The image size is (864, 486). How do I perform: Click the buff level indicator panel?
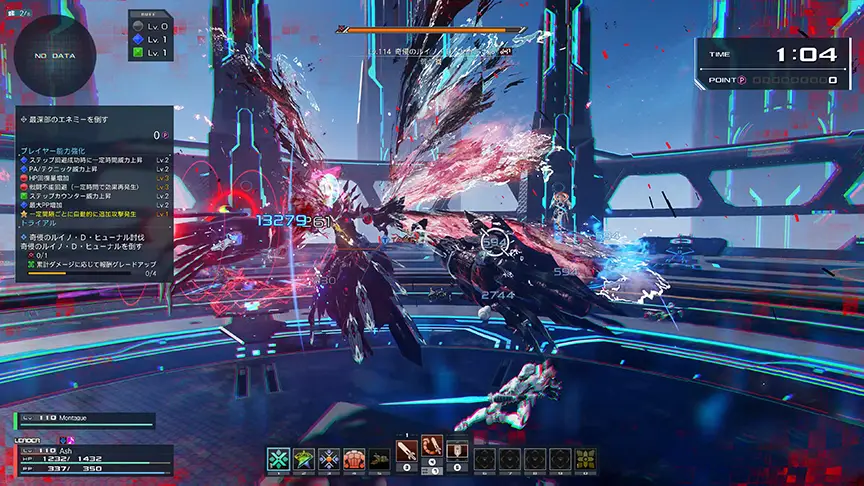click(x=150, y=39)
